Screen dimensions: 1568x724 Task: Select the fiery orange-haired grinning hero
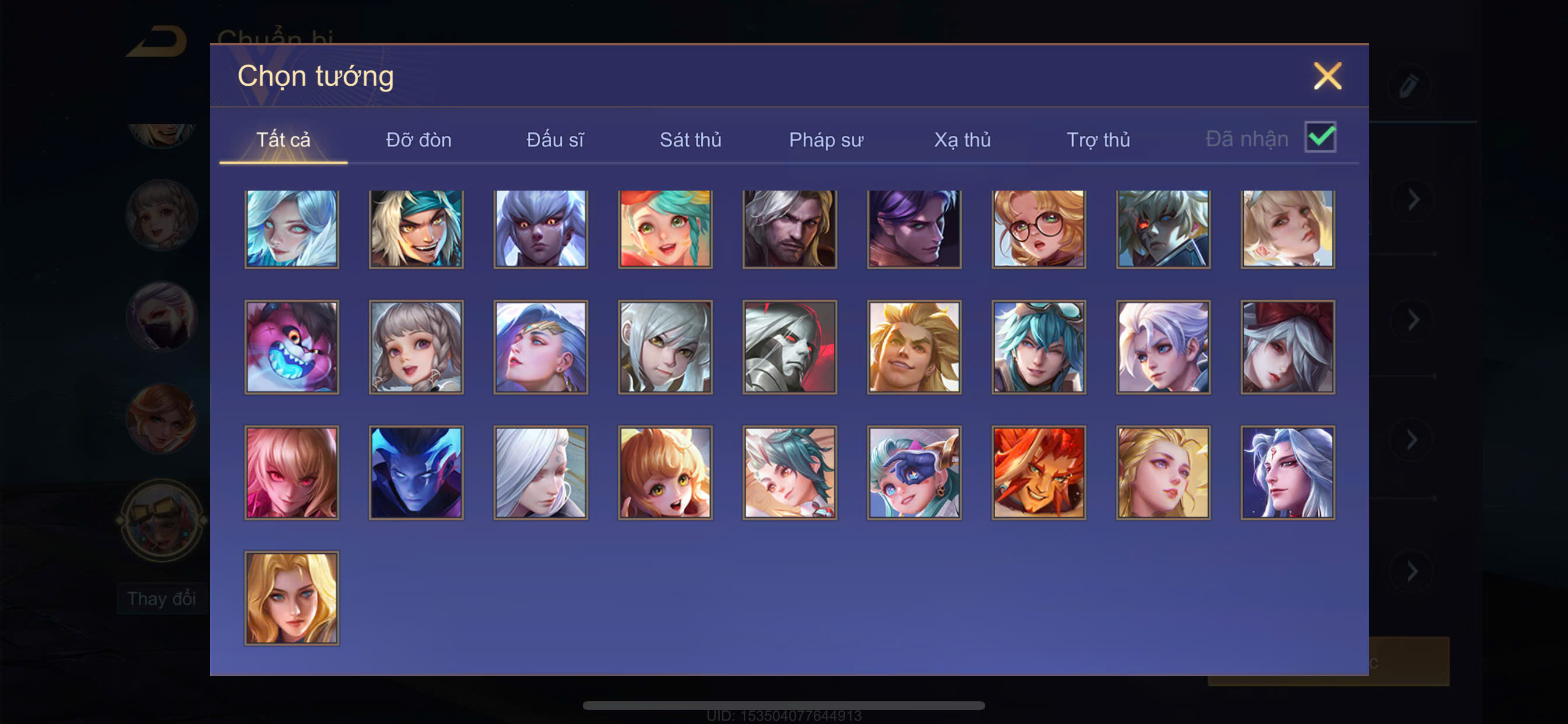click(1038, 473)
